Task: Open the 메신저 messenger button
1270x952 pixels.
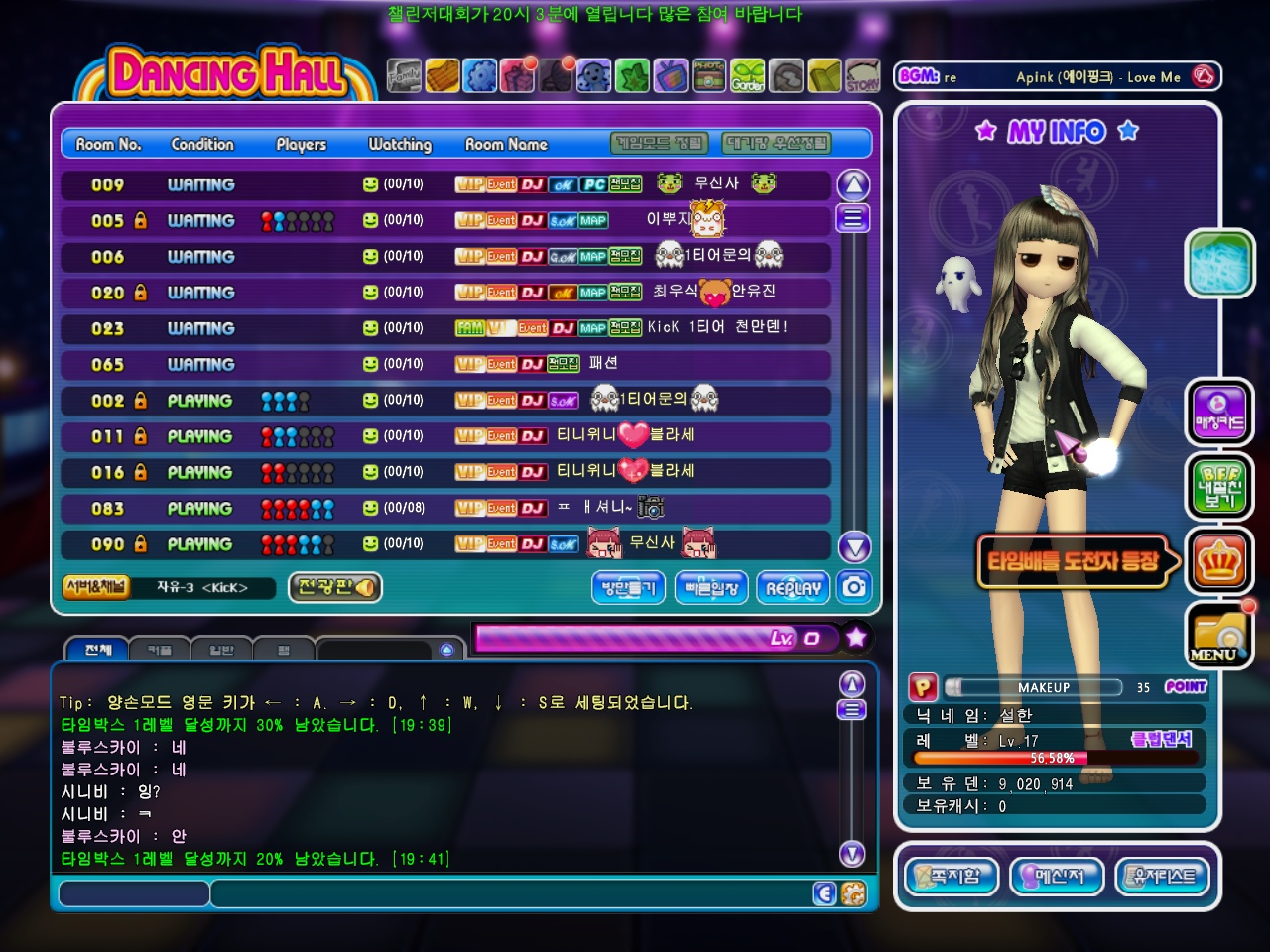Action: click(x=1056, y=877)
